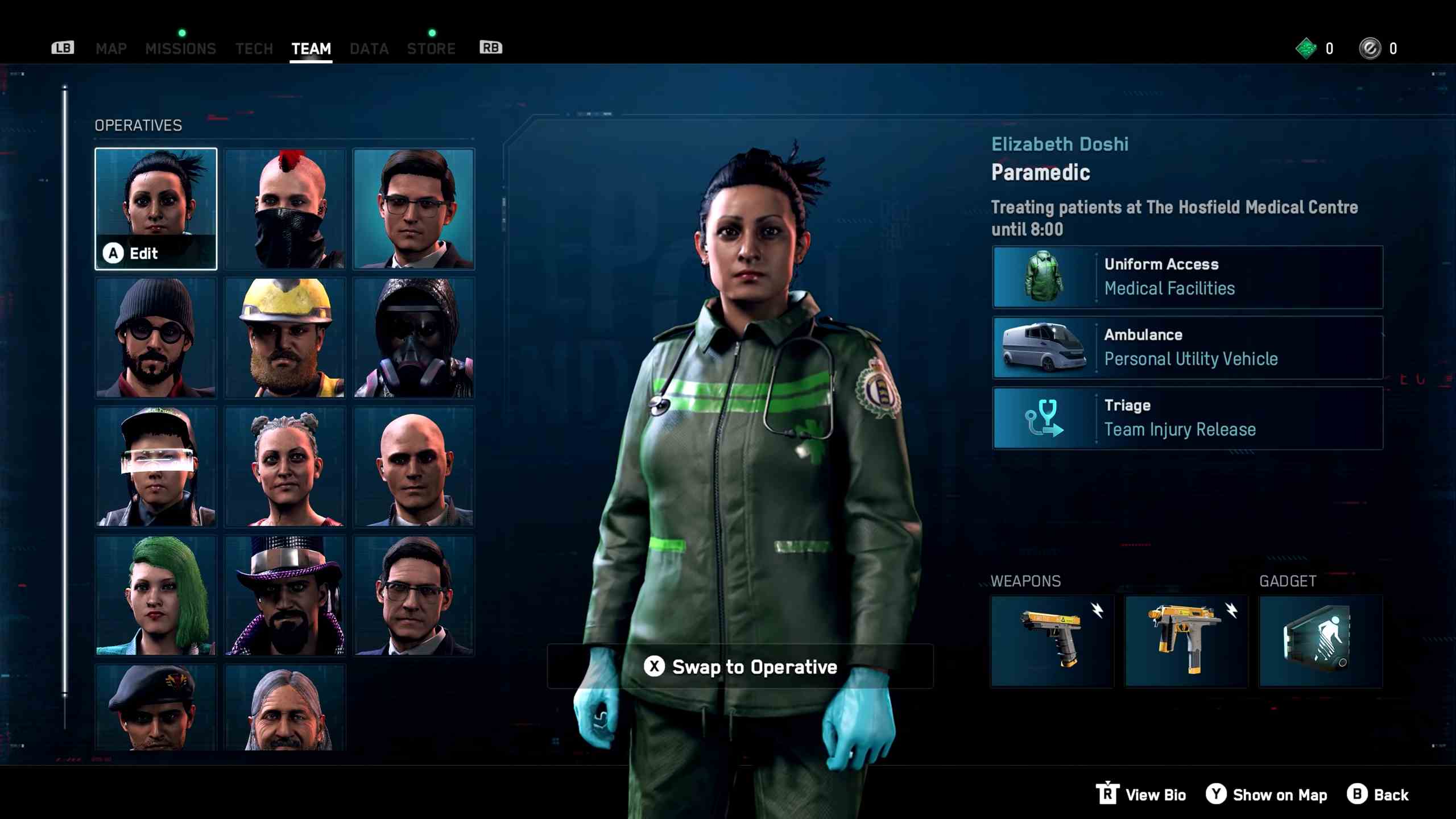Click the tech points icon top right
This screenshot has height=819, width=1456.
(x=1305, y=48)
